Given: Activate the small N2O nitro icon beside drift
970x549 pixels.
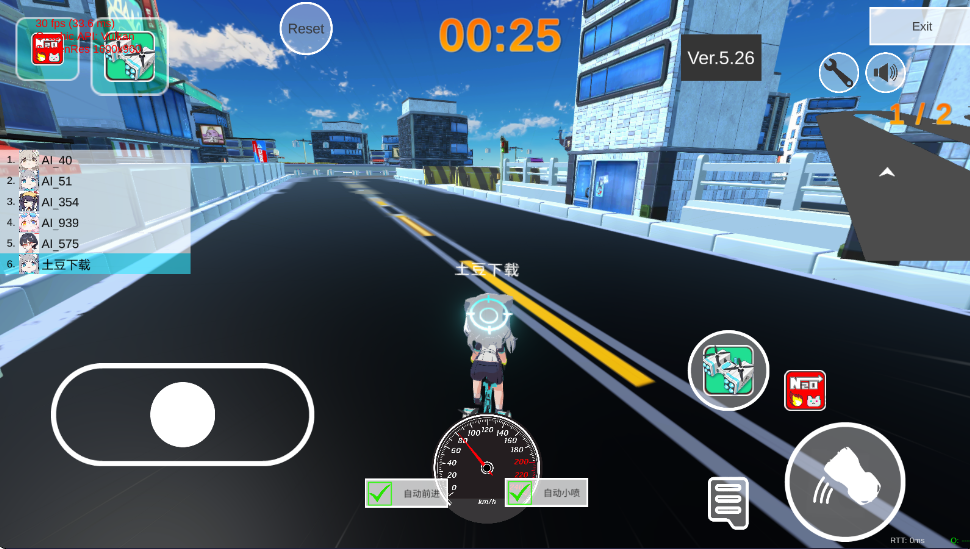Looking at the screenshot, I should (805, 390).
